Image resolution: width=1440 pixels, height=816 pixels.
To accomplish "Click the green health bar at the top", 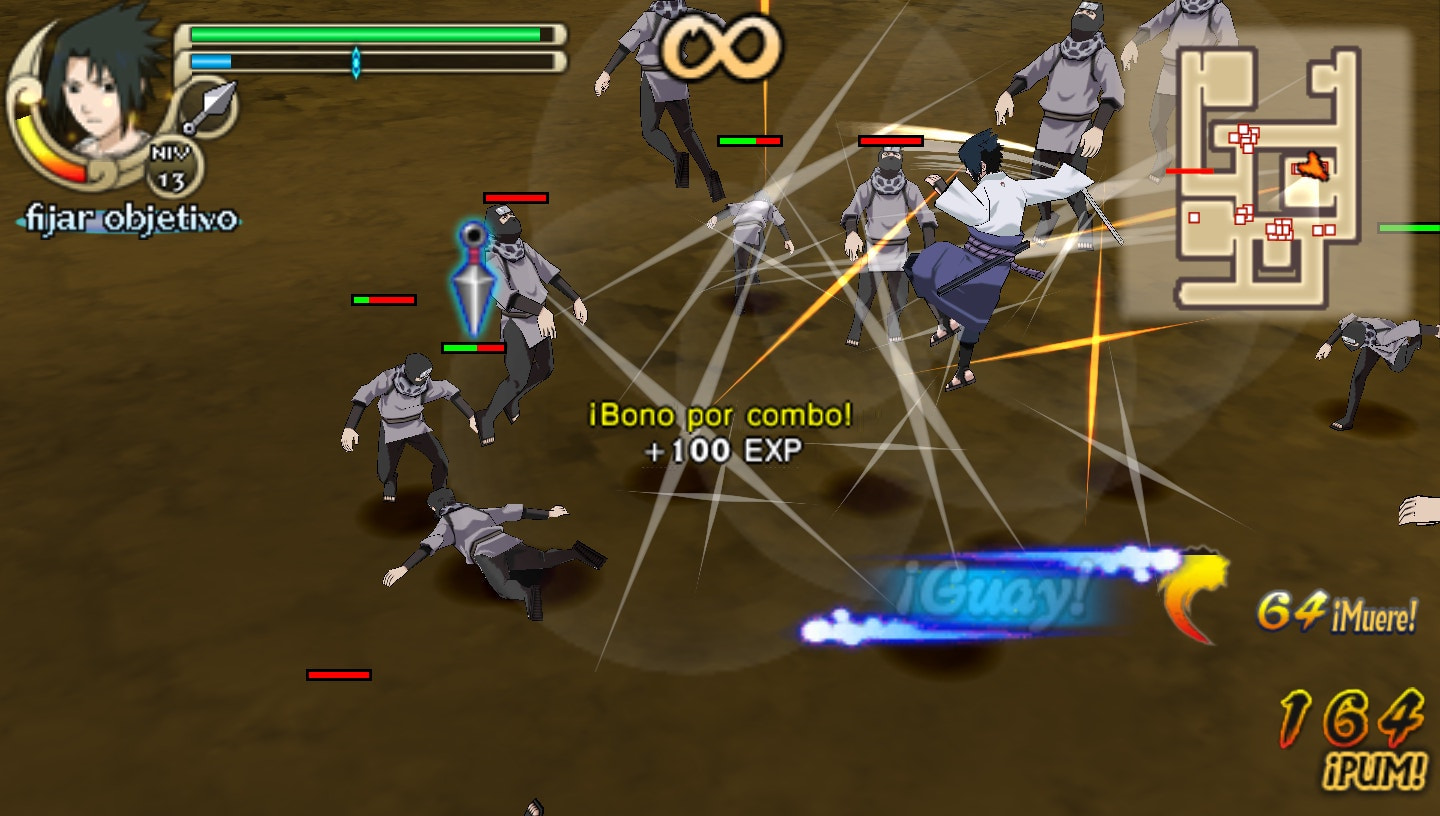I will (365, 34).
